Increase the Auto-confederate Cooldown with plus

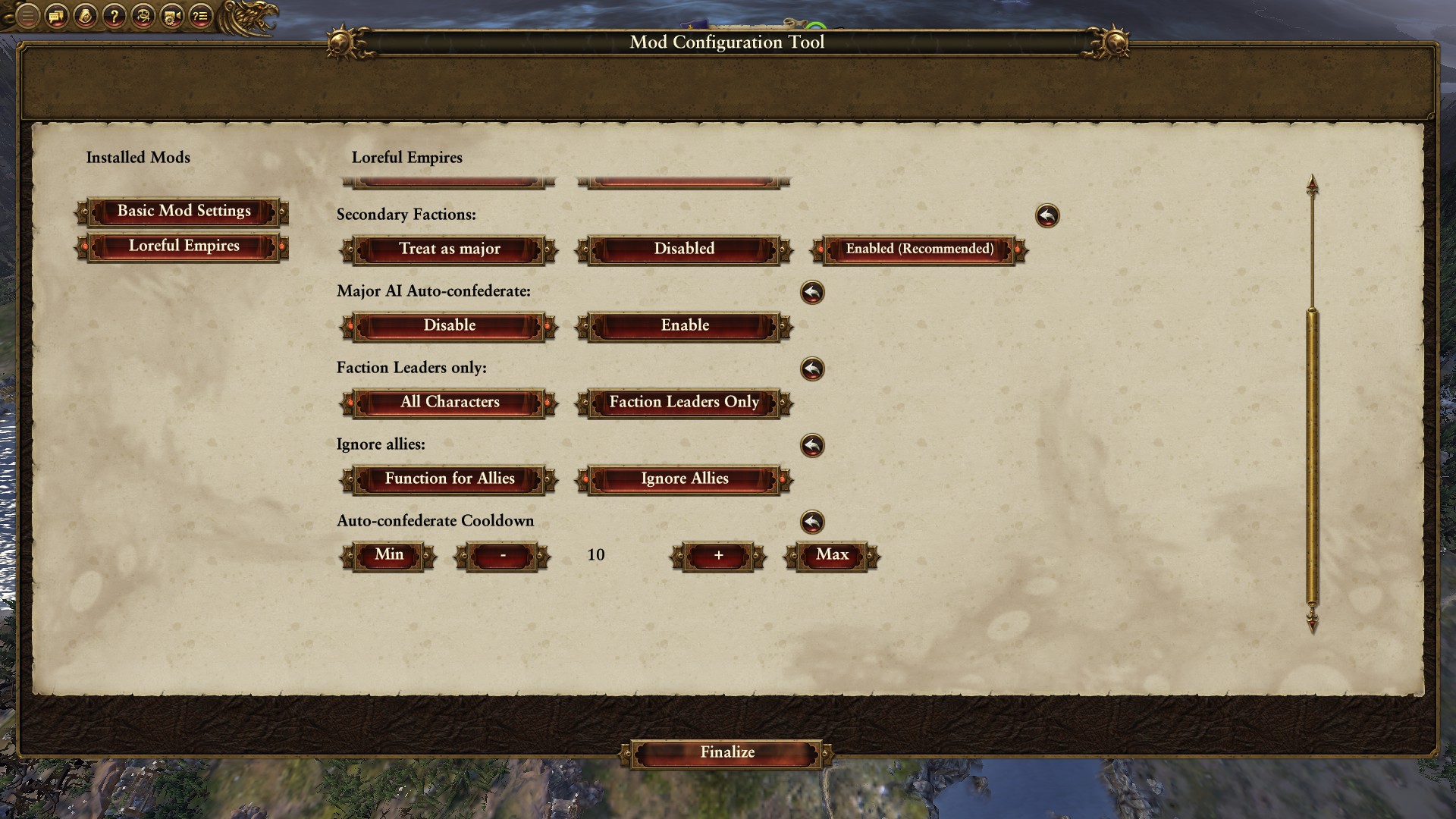pos(718,556)
